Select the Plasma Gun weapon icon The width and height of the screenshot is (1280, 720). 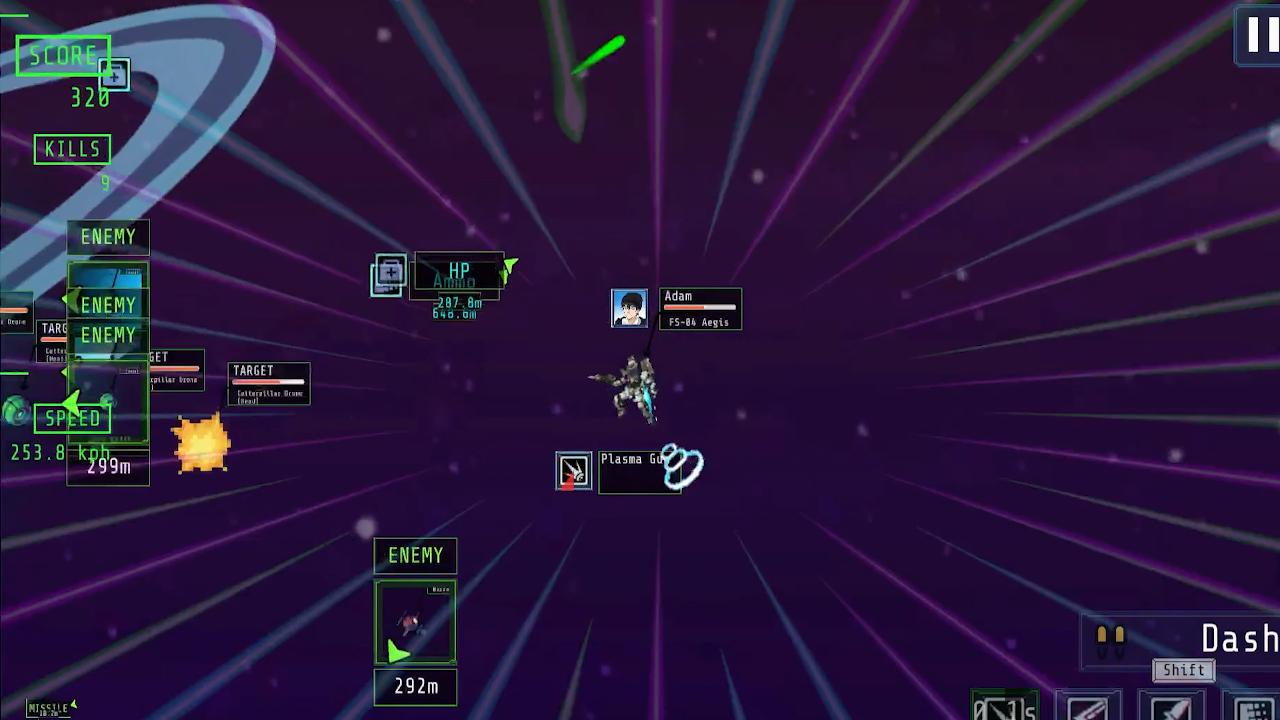pos(574,471)
